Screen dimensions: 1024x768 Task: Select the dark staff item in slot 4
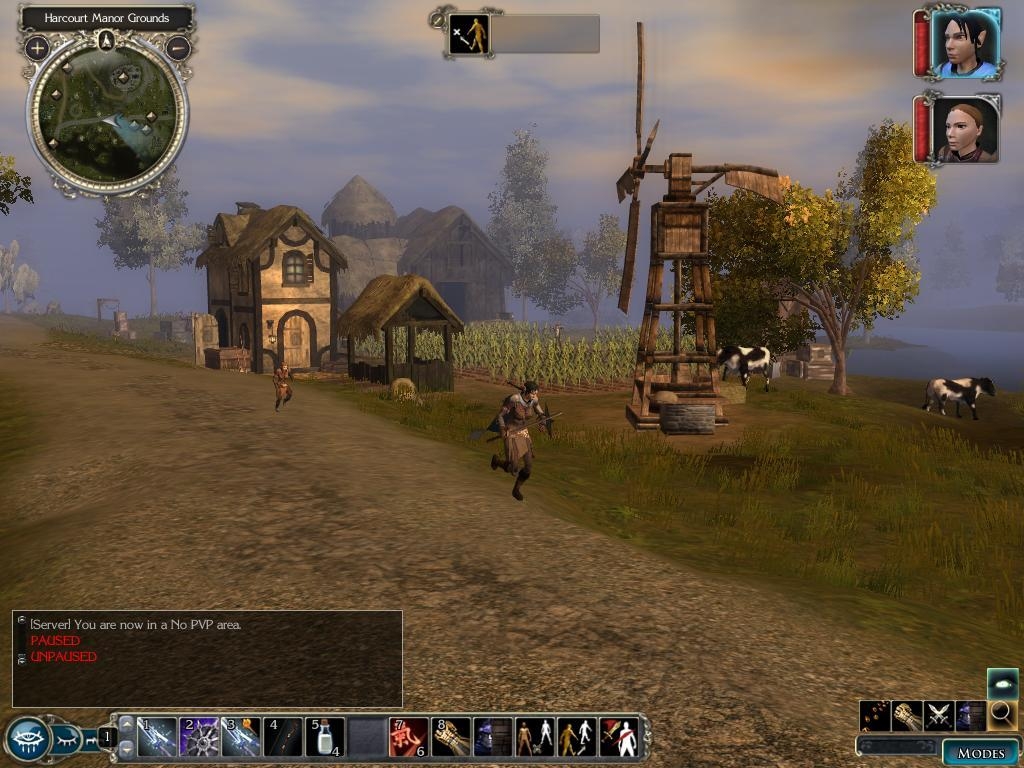click(x=283, y=737)
